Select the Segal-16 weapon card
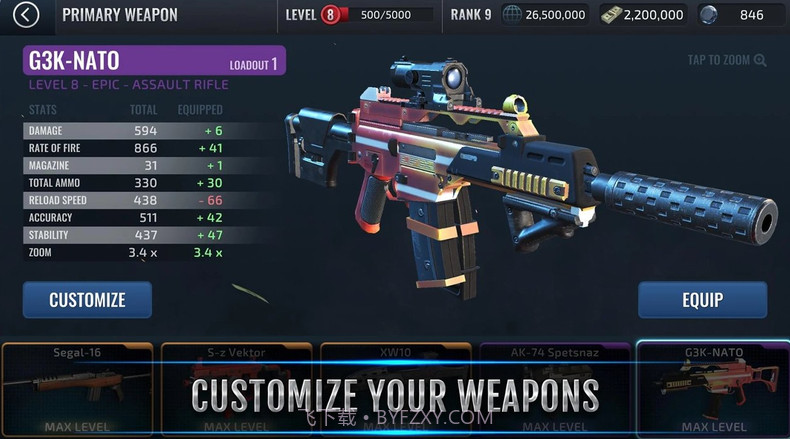Screen dimensions: 790x439 (x=77, y=388)
